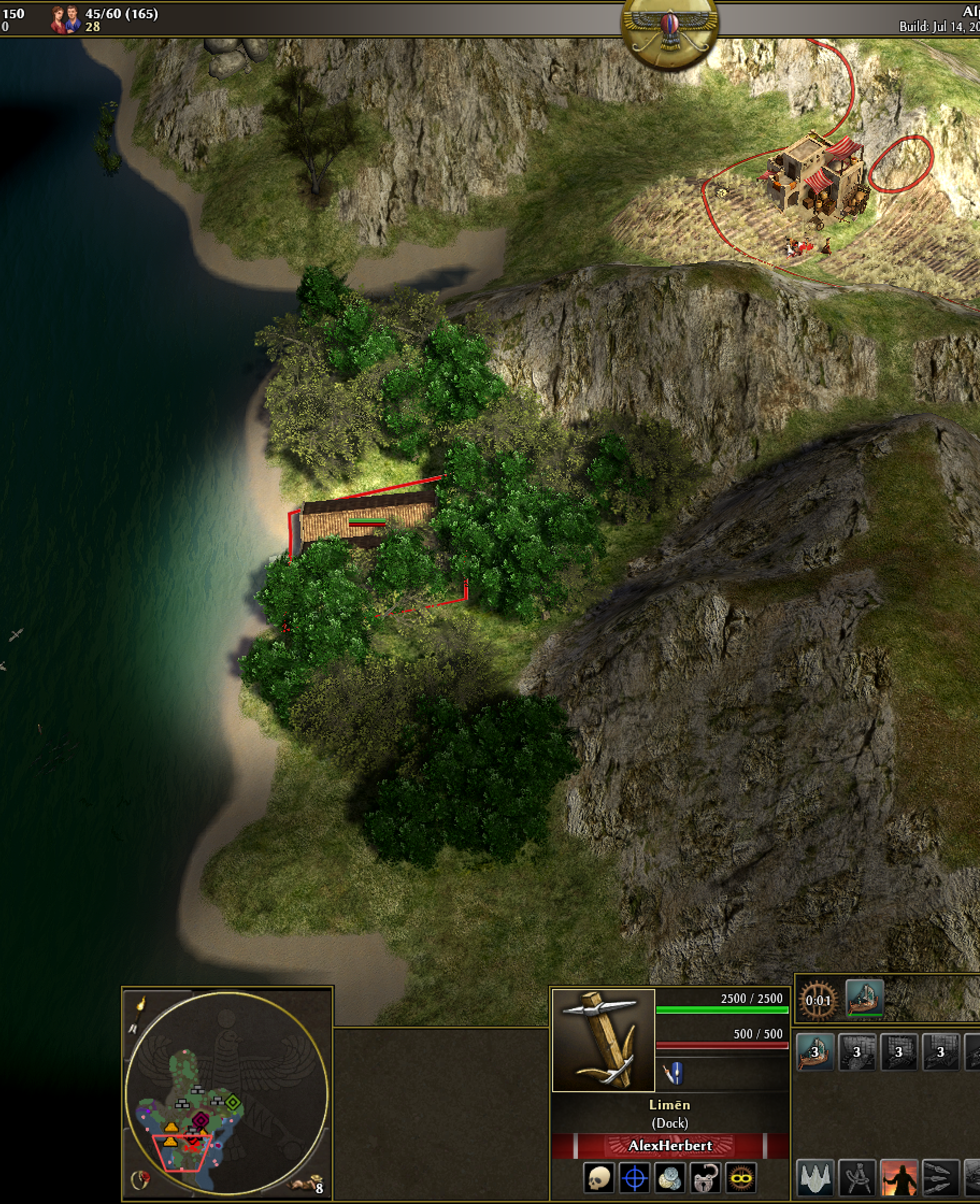
Task: Delete the dock with the skull button
Action: (598, 1179)
